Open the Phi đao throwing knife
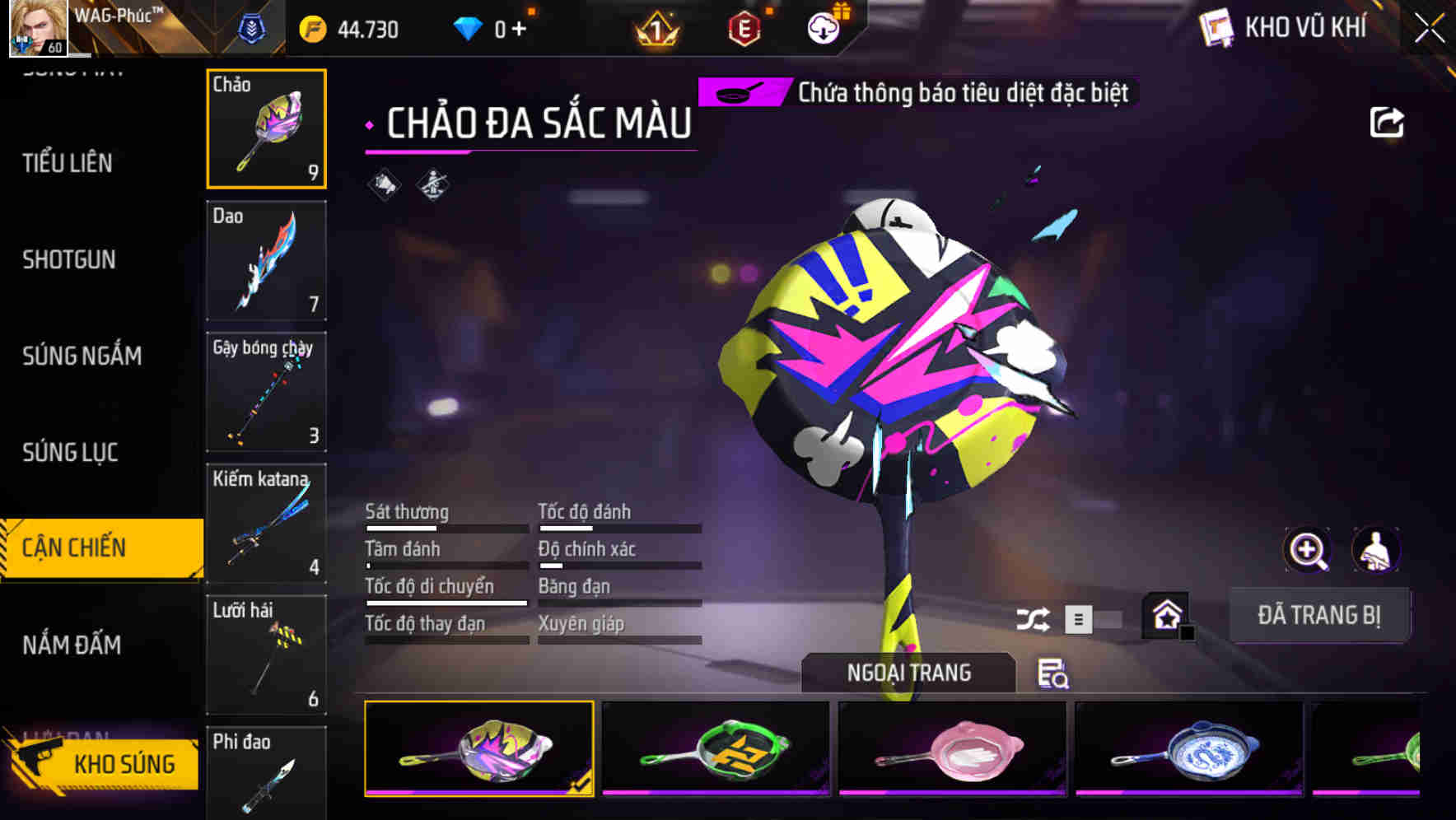Image resolution: width=1456 pixels, height=820 pixels. pyautogui.click(x=265, y=778)
